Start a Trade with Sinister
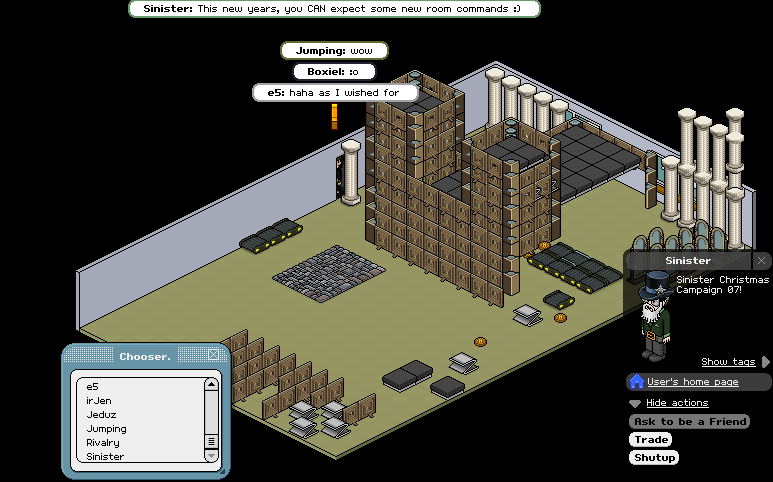Image resolution: width=773 pixels, height=482 pixels. (650, 440)
